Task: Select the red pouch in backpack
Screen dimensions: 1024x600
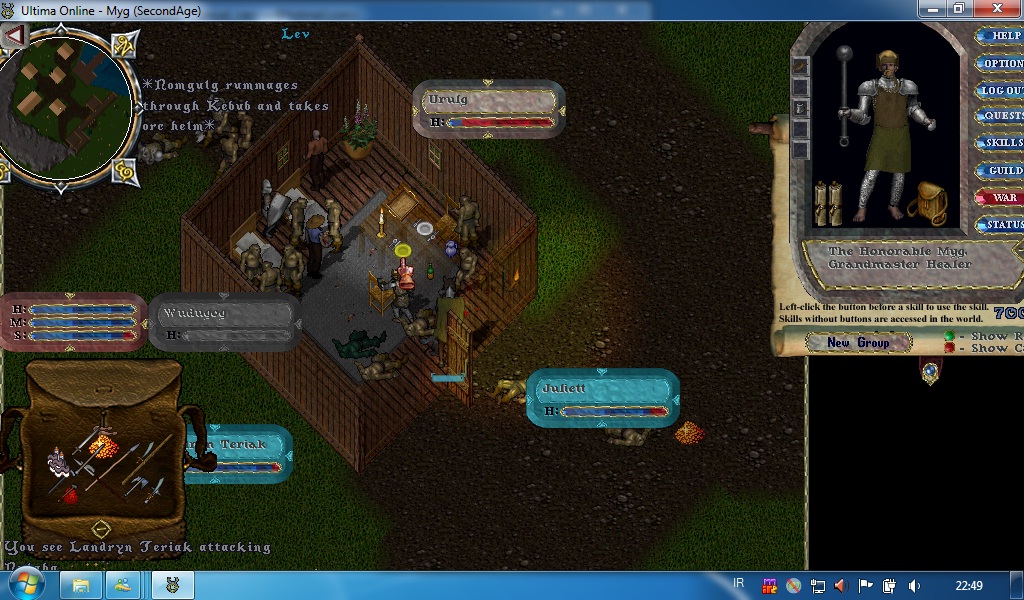Action: pyautogui.click(x=70, y=493)
